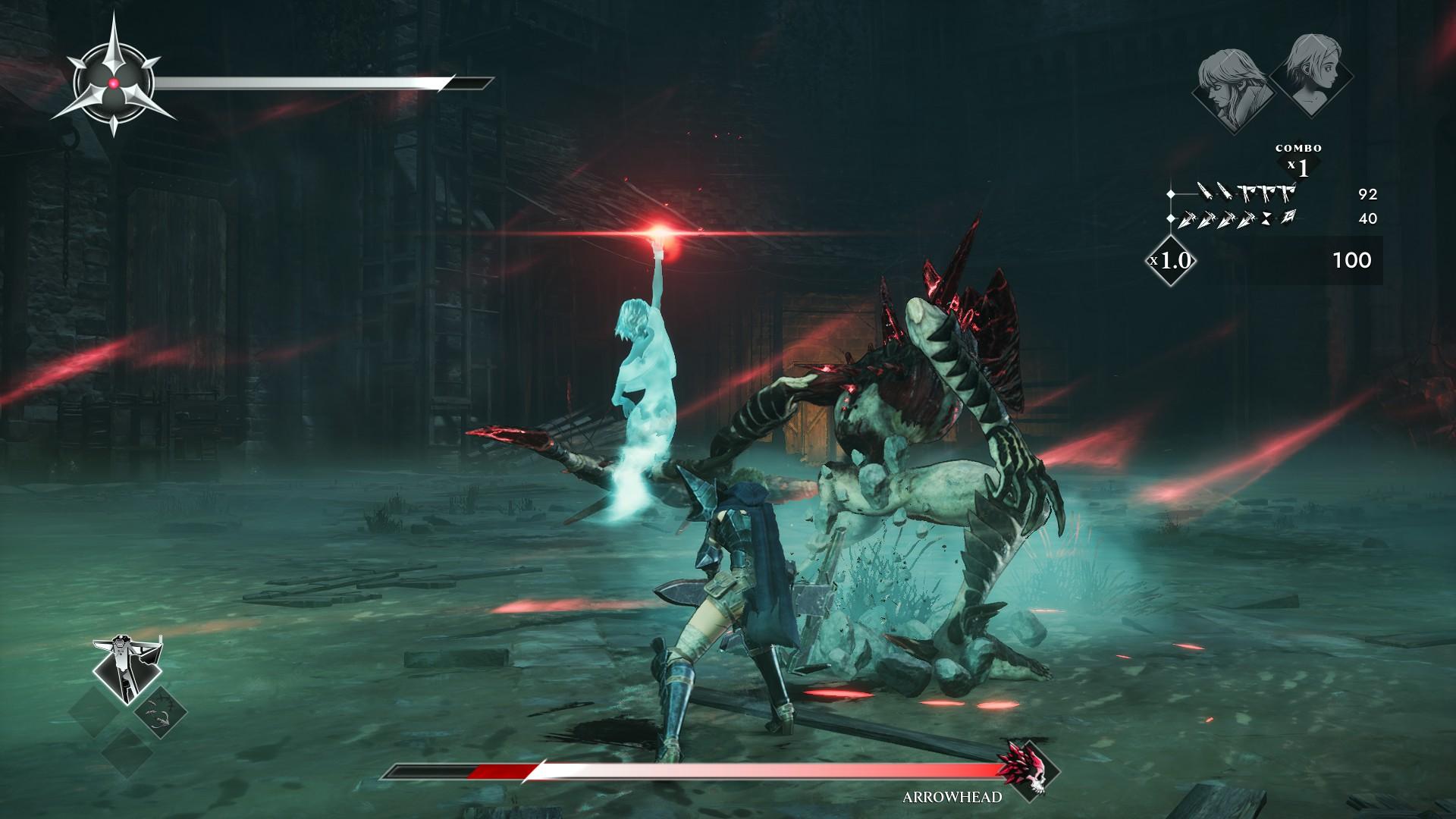Switch to the dimmed secondary weapon slot
Viewport: 1456px width, 819px height.
(161, 713)
